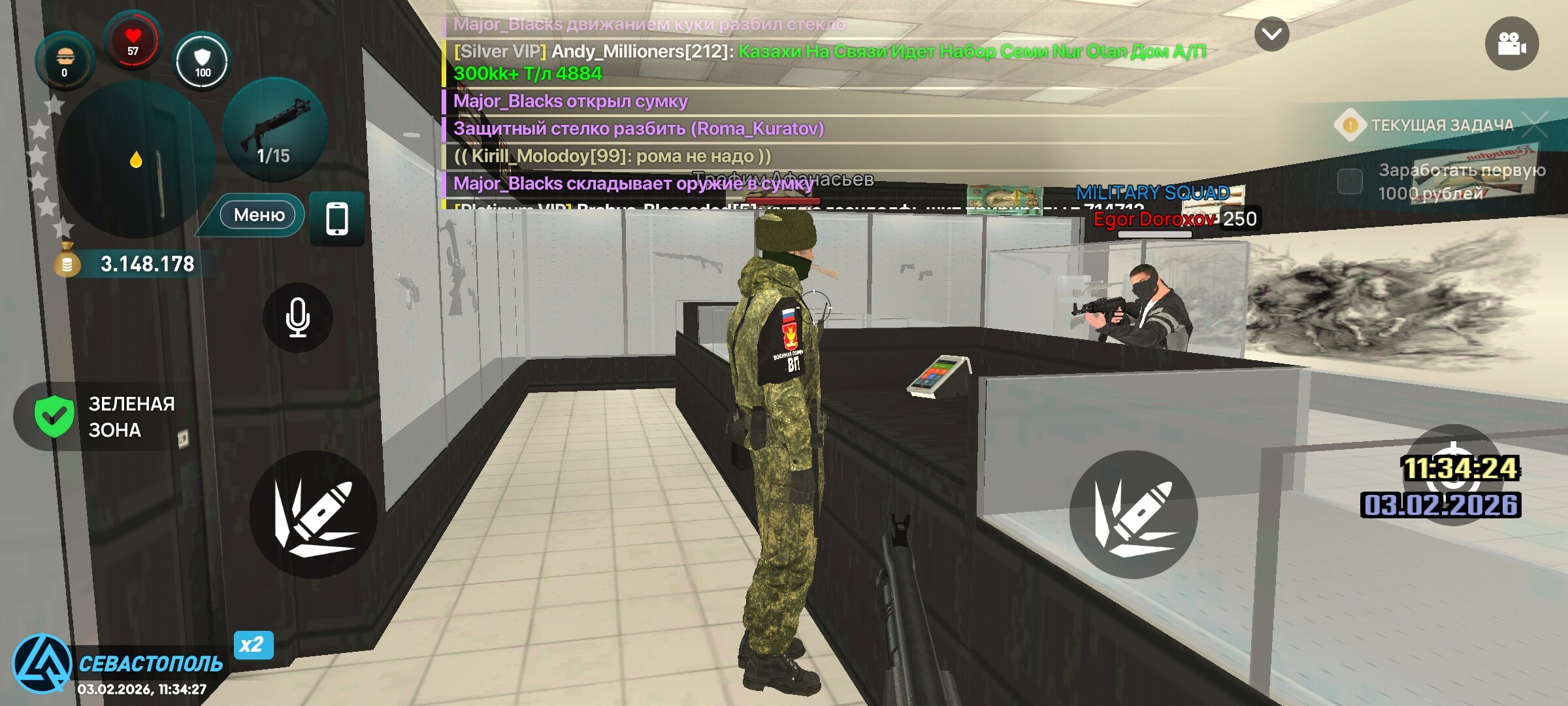Viewport: 1568px width, 706px height.
Task: Toggle the voice chat microphone
Action: 297,318
